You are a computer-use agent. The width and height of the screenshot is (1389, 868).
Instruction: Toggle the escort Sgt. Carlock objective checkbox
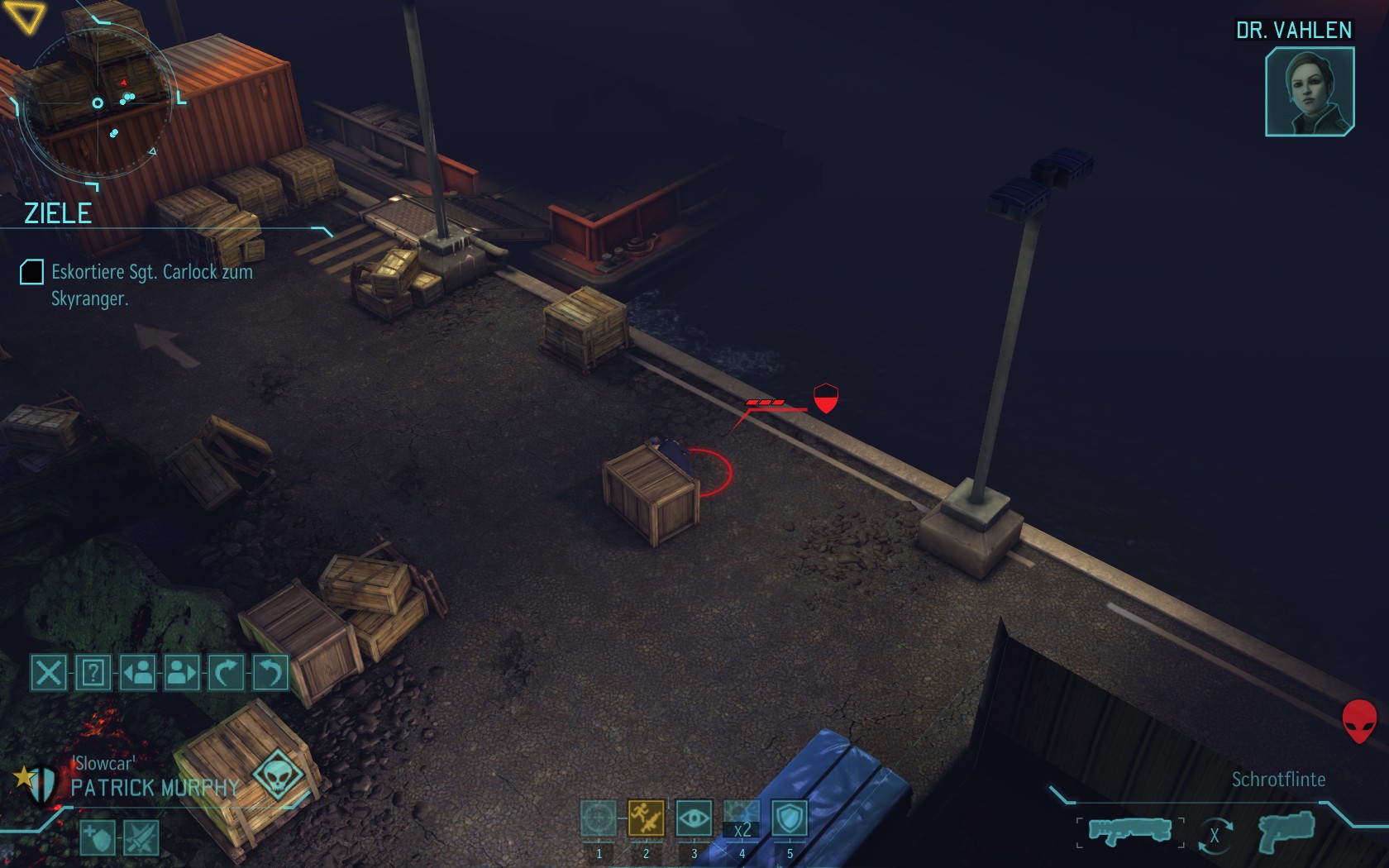[x=31, y=272]
